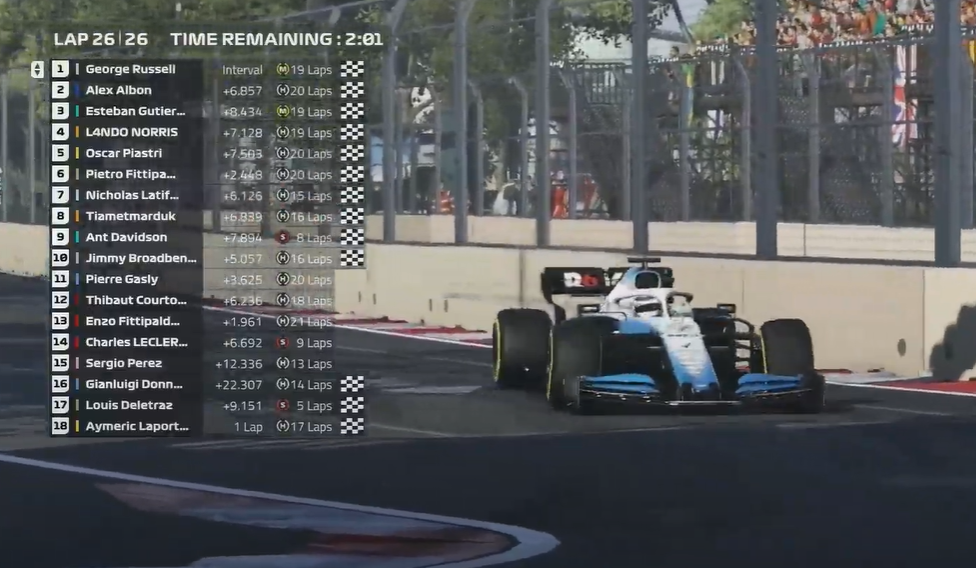Select Enzo Fittipaldi's leaderboard row

coord(132,321)
